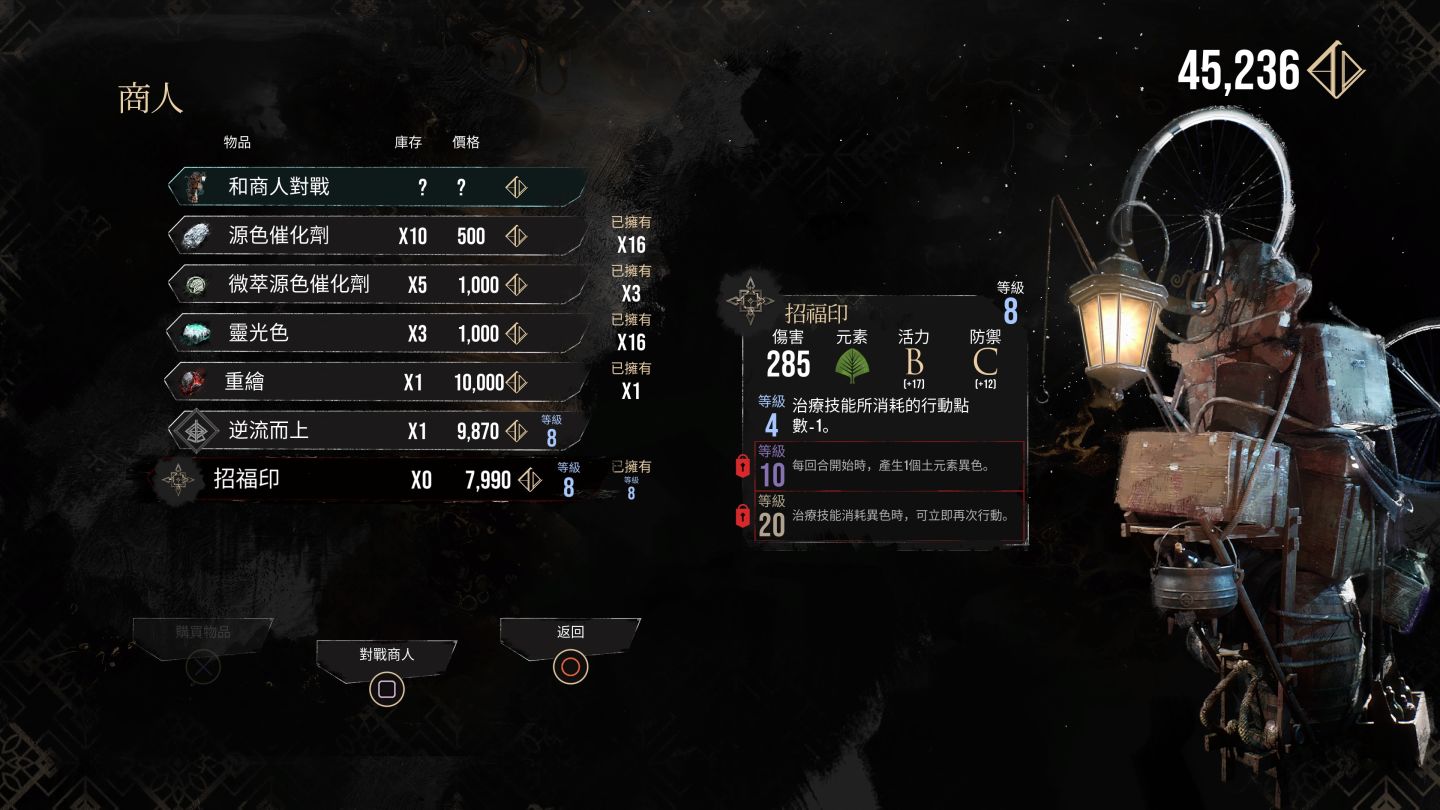
Task: Select the 重繪 item for 10,000
Action: click(378, 382)
